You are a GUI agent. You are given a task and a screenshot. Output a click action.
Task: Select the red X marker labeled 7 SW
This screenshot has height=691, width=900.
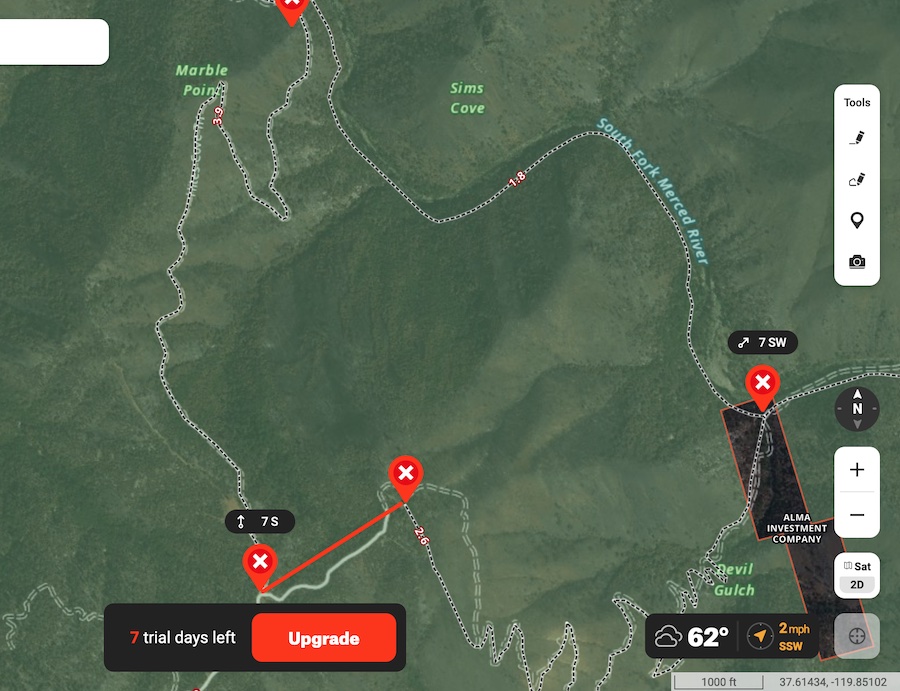pos(762,383)
